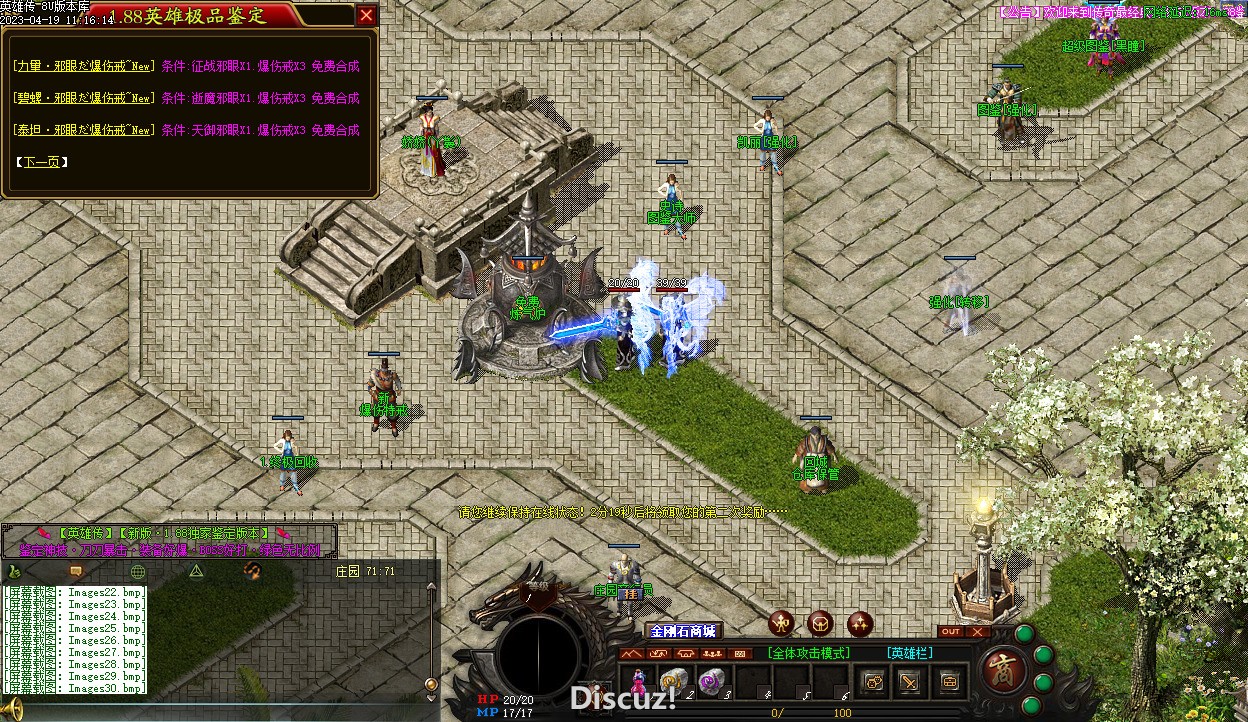Viewport: 1248px width, 722px height.
Task: Open the 英雄栏 hero panel
Action: (x=909, y=653)
